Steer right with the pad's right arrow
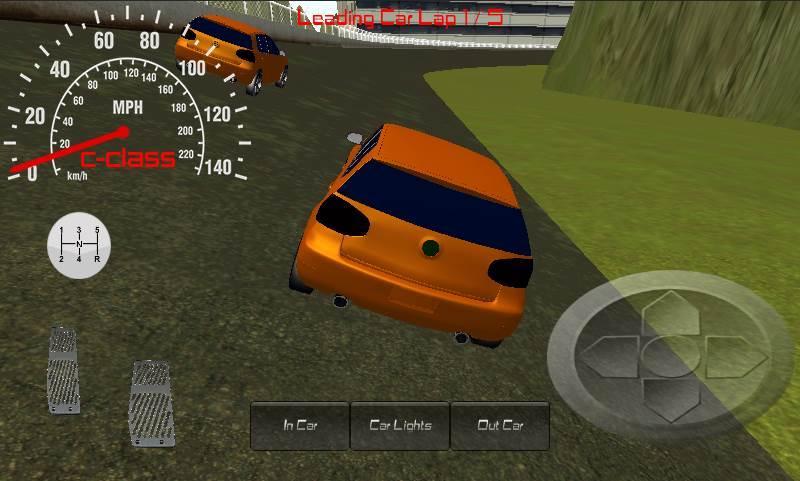This screenshot has height=481, width=800. (x=734, y=355)
